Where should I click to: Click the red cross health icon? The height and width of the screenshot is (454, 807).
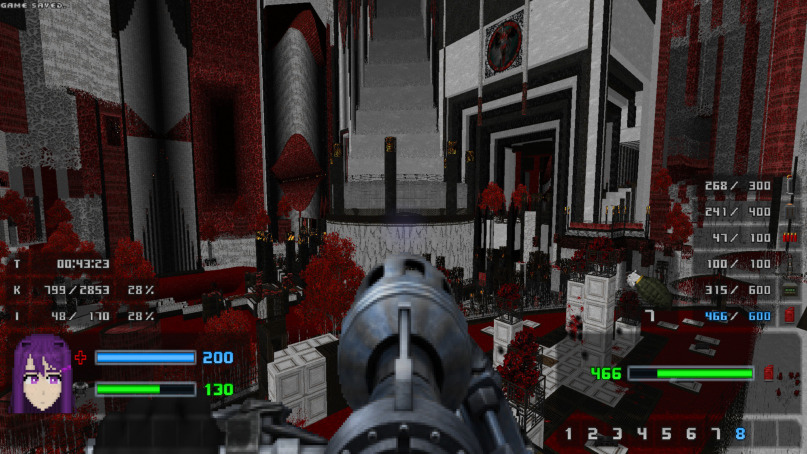click(x=81, y=357)
